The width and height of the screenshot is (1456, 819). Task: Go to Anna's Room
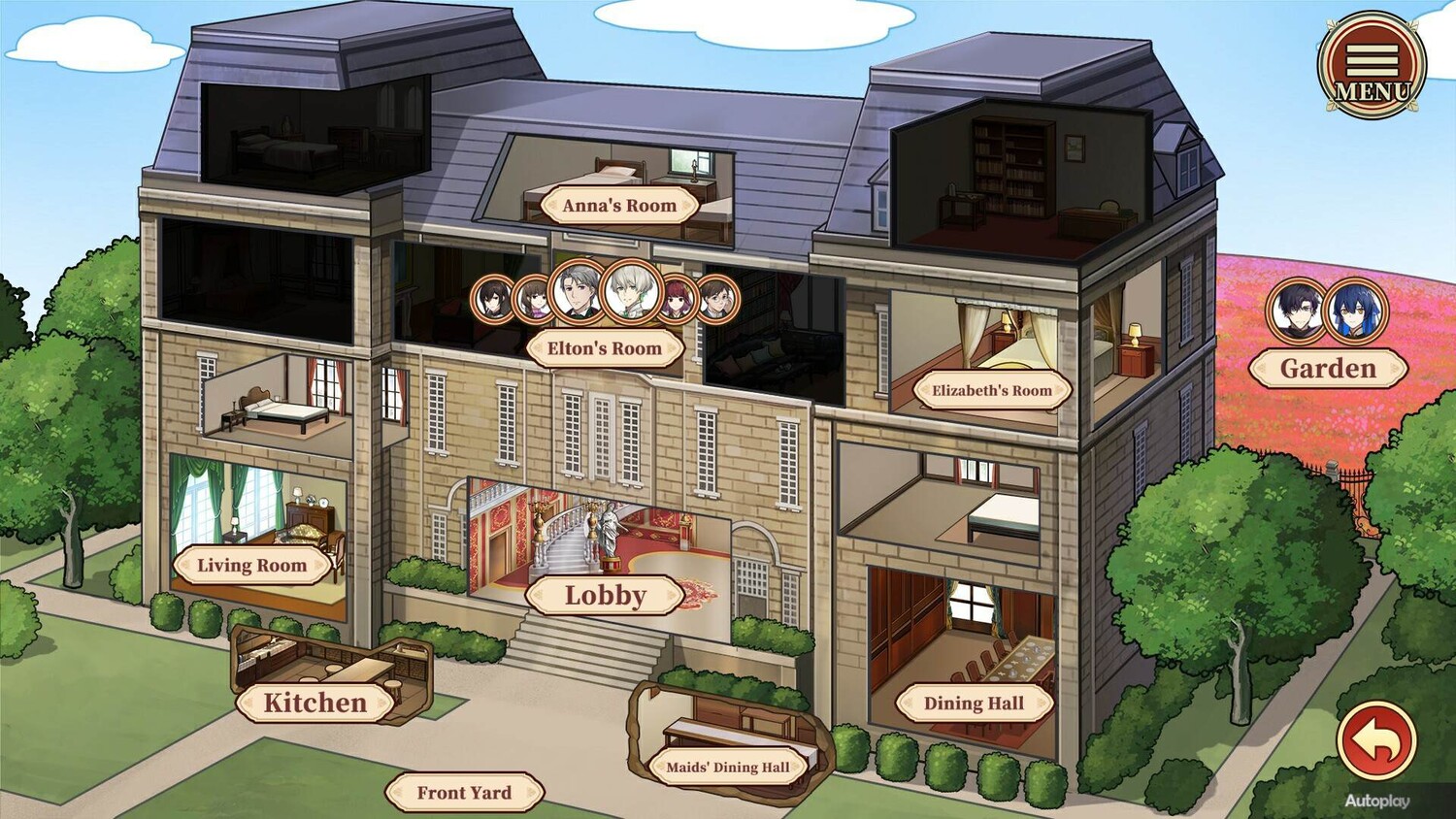619,206
